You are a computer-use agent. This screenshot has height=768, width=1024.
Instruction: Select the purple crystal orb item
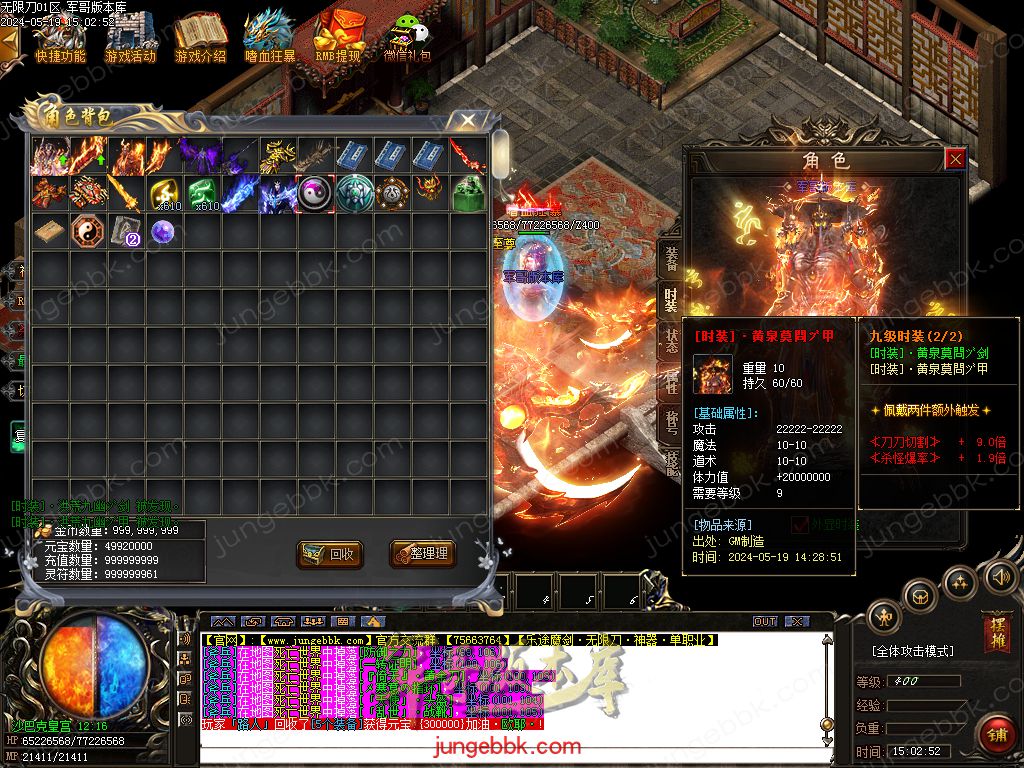pyautogui.click(x=163, y=232)
